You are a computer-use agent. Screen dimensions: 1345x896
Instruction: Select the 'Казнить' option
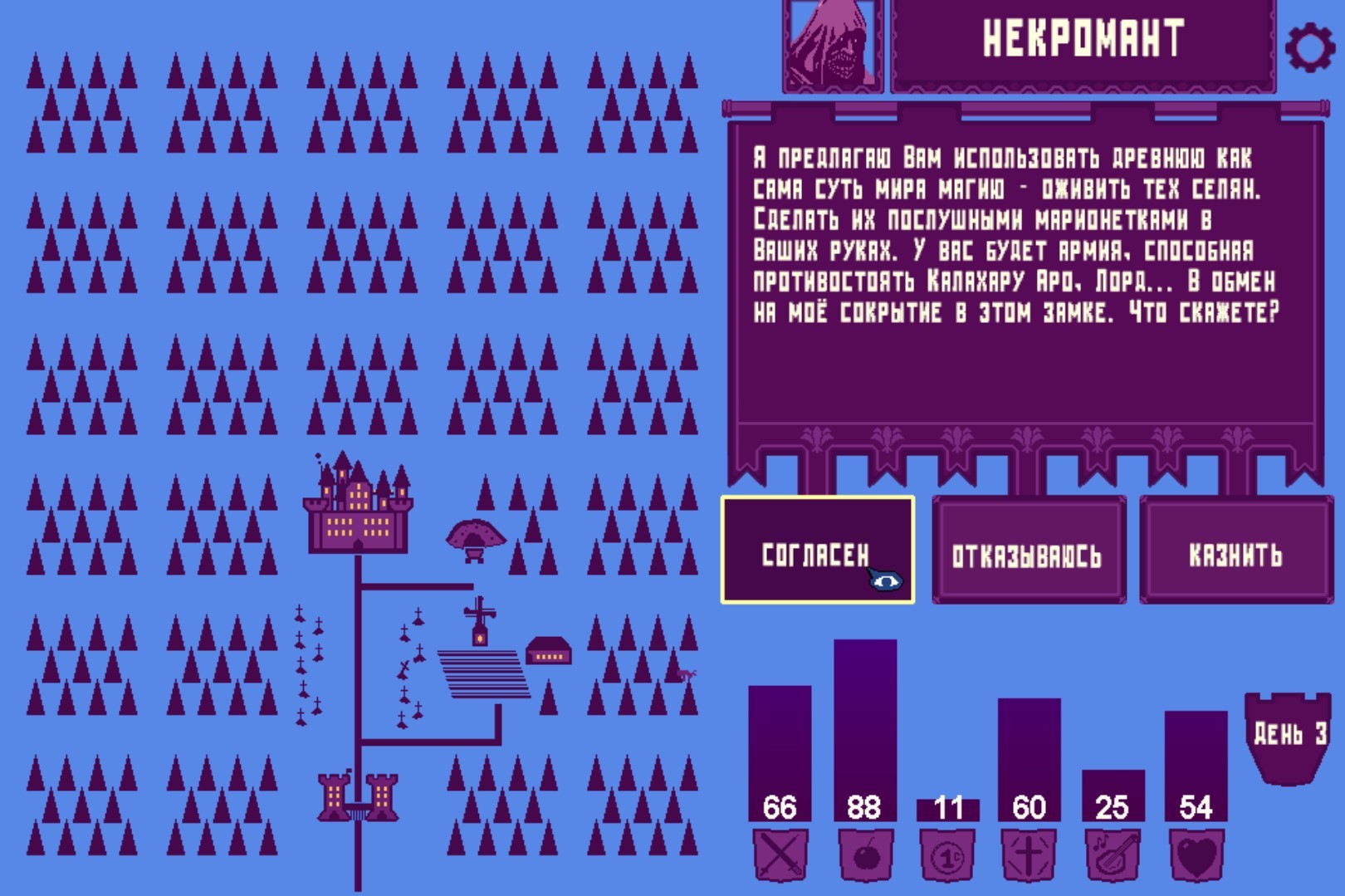tap(1236, 550)
